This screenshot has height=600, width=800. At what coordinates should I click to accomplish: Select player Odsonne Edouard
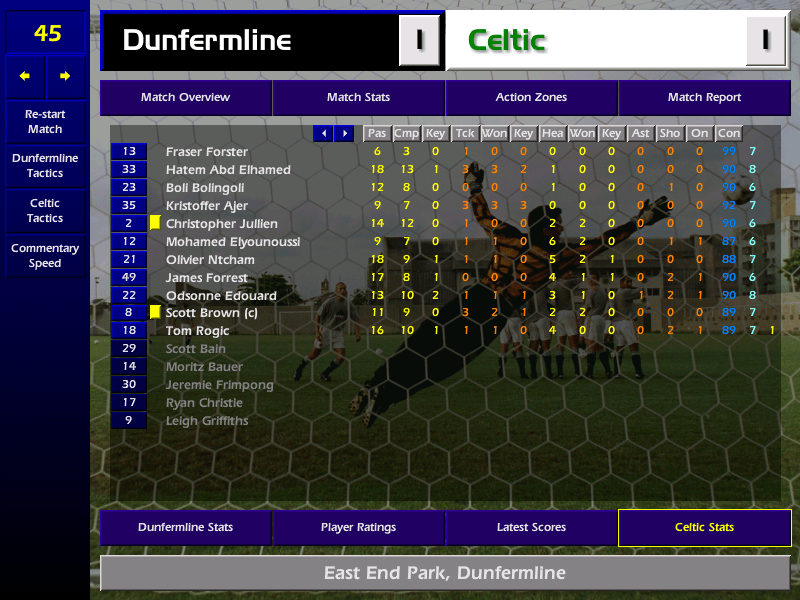tap(221, 296)
